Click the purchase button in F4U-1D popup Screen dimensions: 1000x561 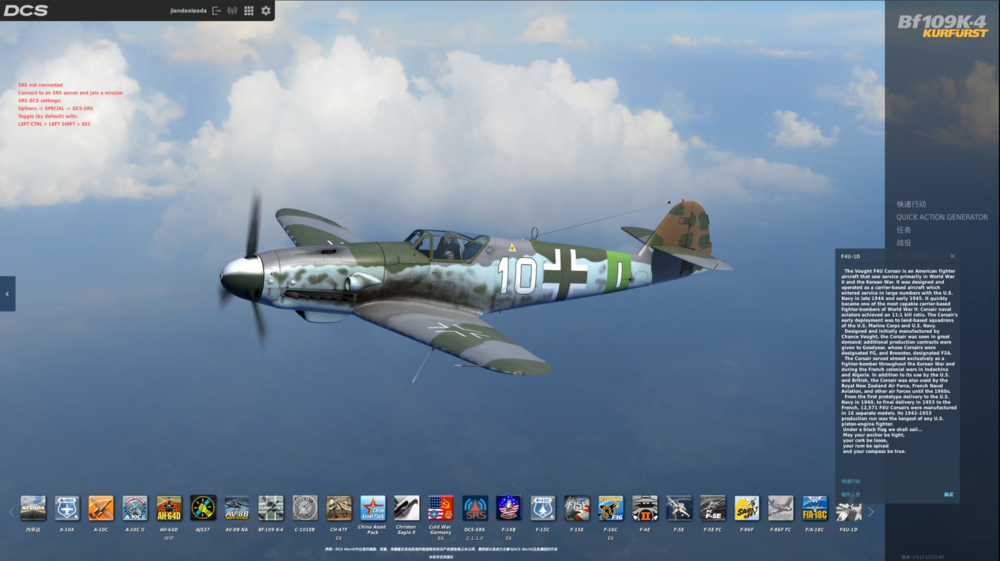point(948,494)
